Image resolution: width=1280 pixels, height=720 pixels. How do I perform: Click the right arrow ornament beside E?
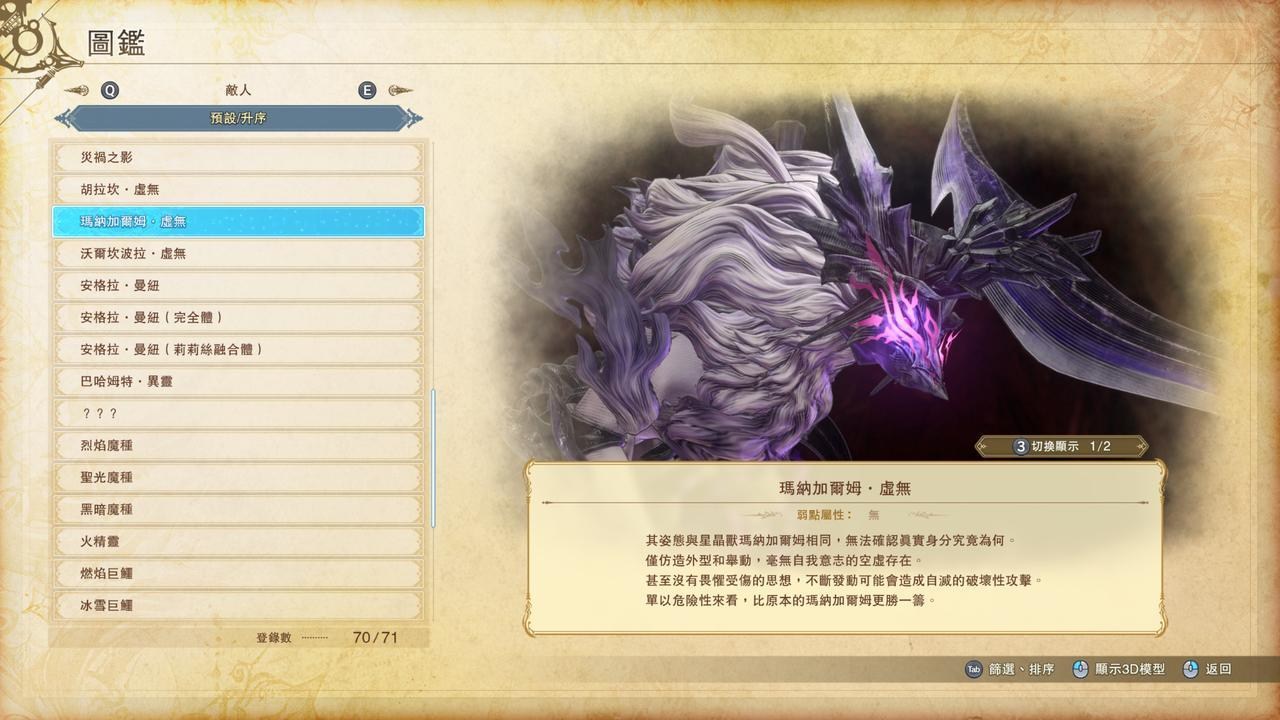tap(400, 90)
